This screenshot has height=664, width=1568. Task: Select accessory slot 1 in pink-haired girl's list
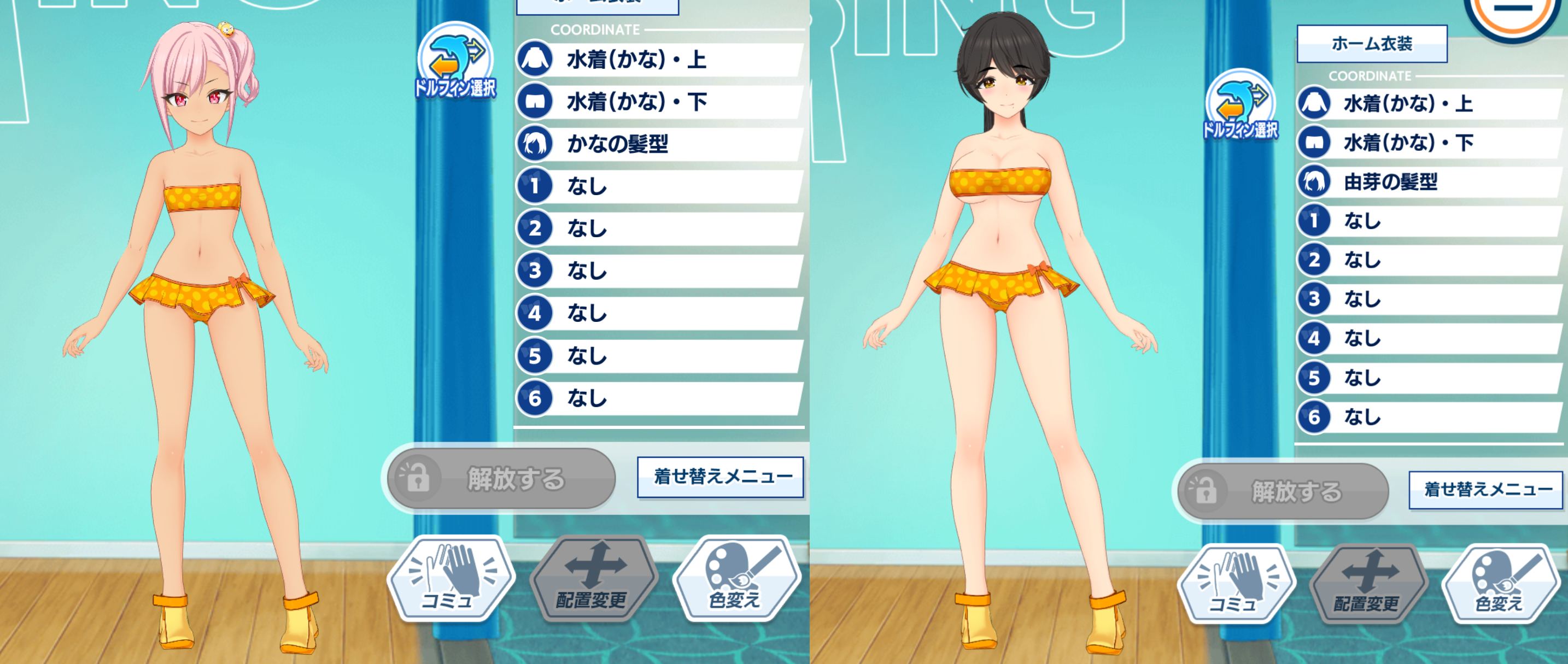coord(660,186)
